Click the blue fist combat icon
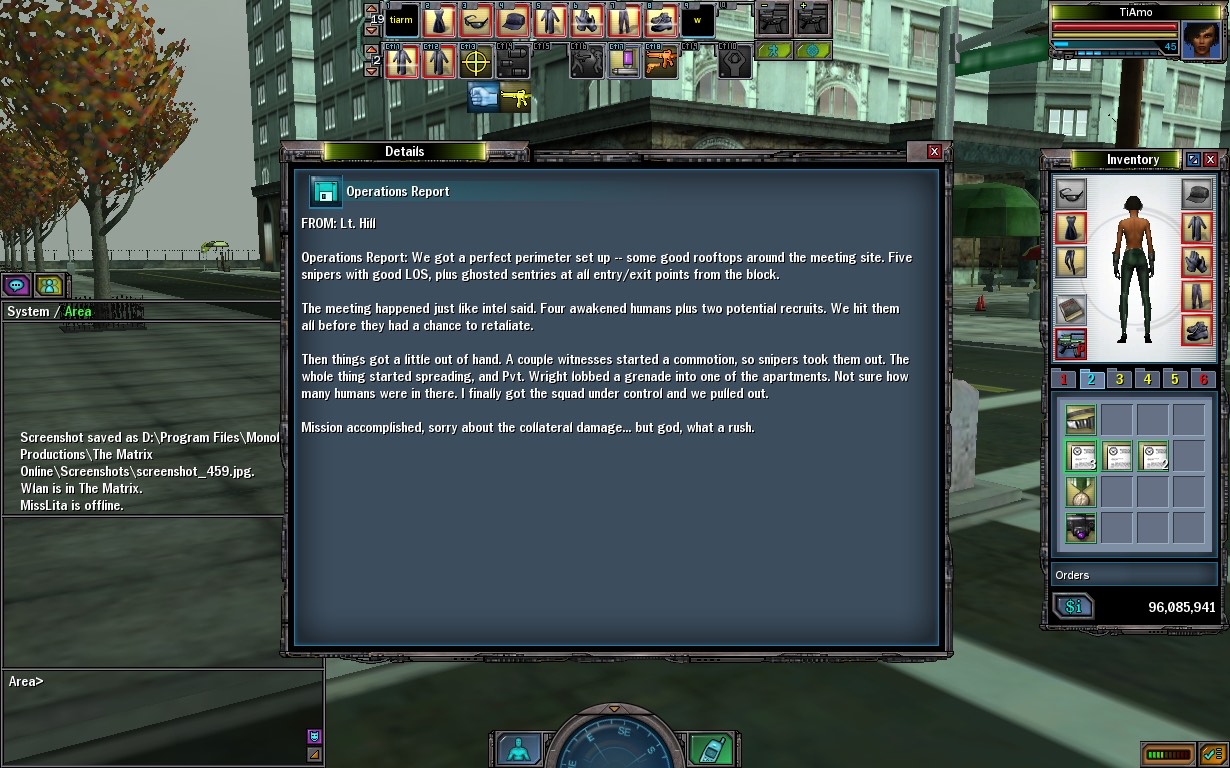The width and height of the screenshot is (1230, 768). [x=483, y=97]
